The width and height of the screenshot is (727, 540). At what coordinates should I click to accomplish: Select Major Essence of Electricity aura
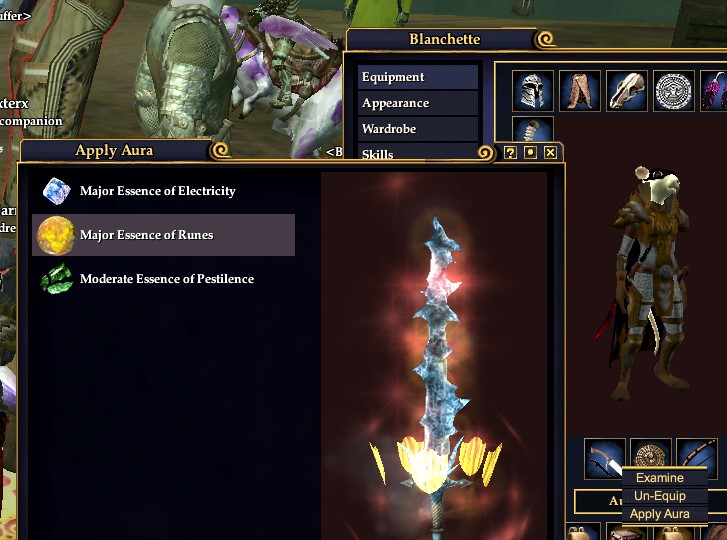point(157,191)
